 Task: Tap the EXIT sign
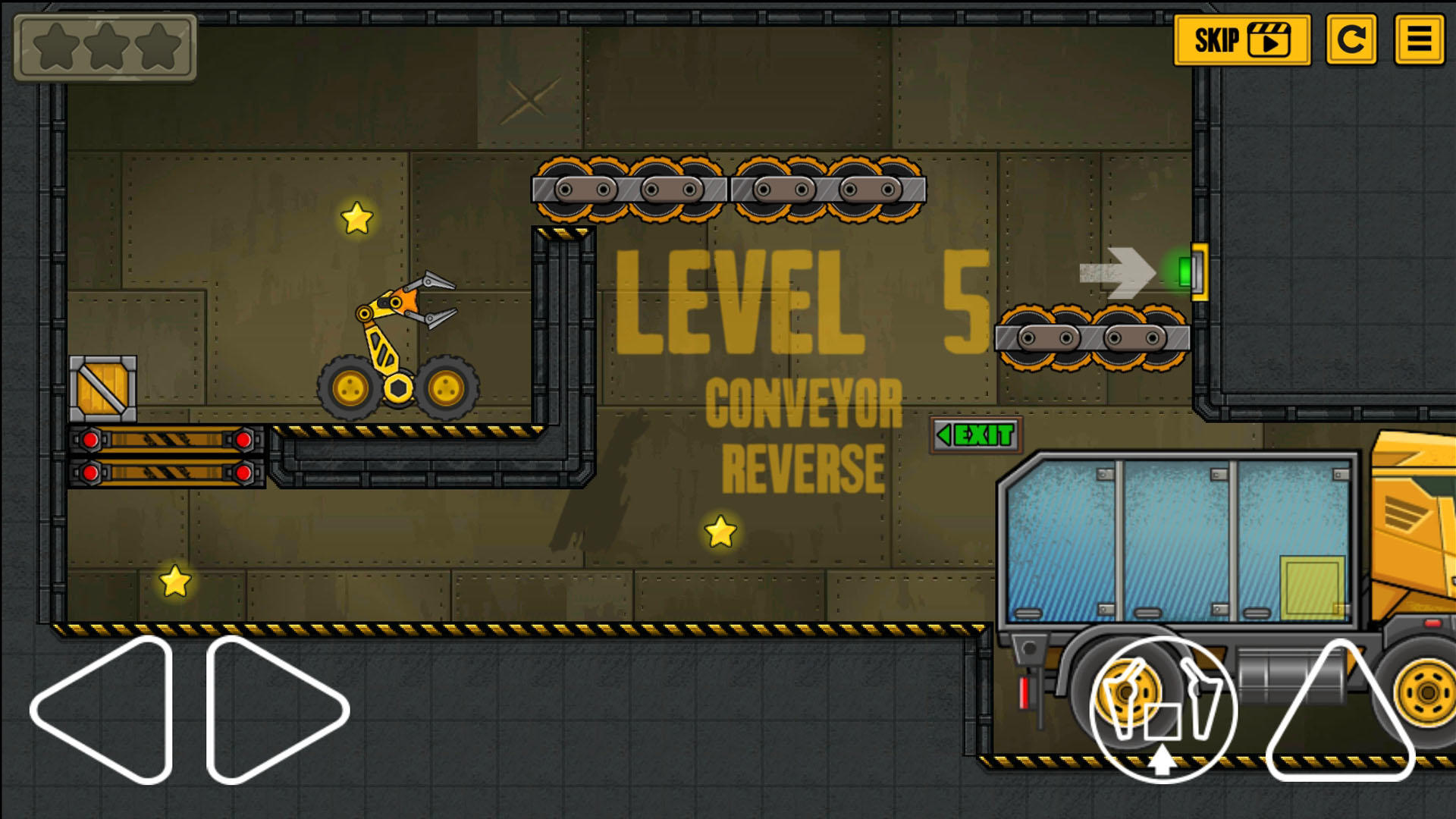(974, 434)
